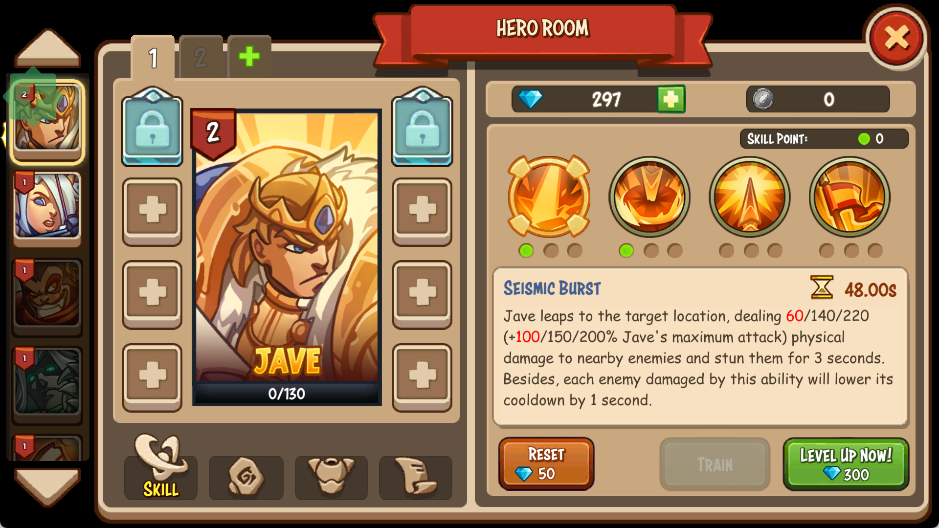Select the Seismic Burst skill icon
Viewport: 939px width, 528px height.
click(x=548, y=196)
